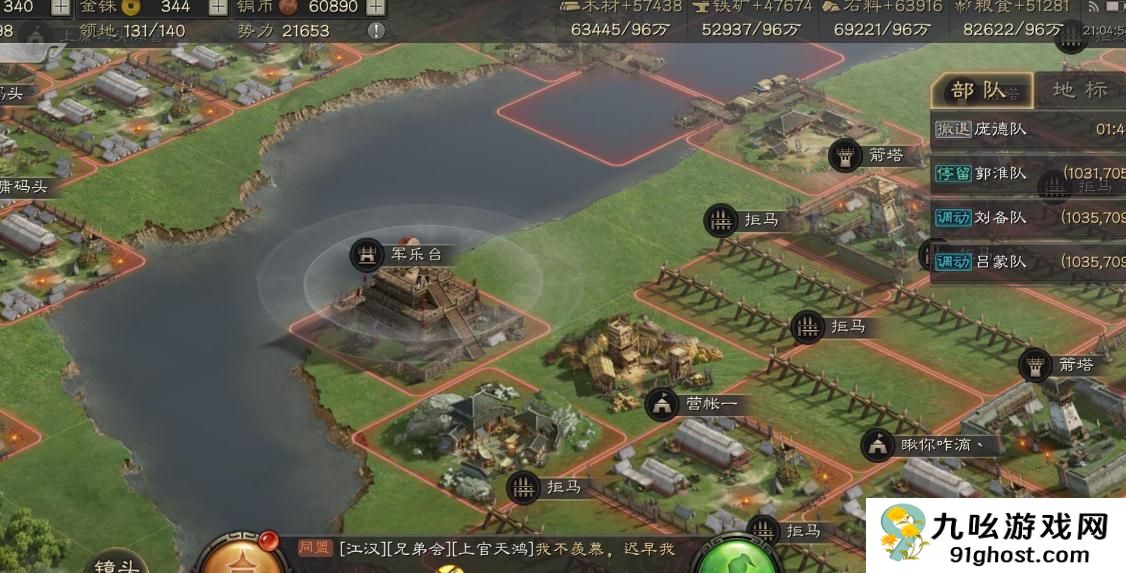1126x573 pixels.
Task: Show the 势力 info exclamation icon
Action: click(x=376, y=31)
